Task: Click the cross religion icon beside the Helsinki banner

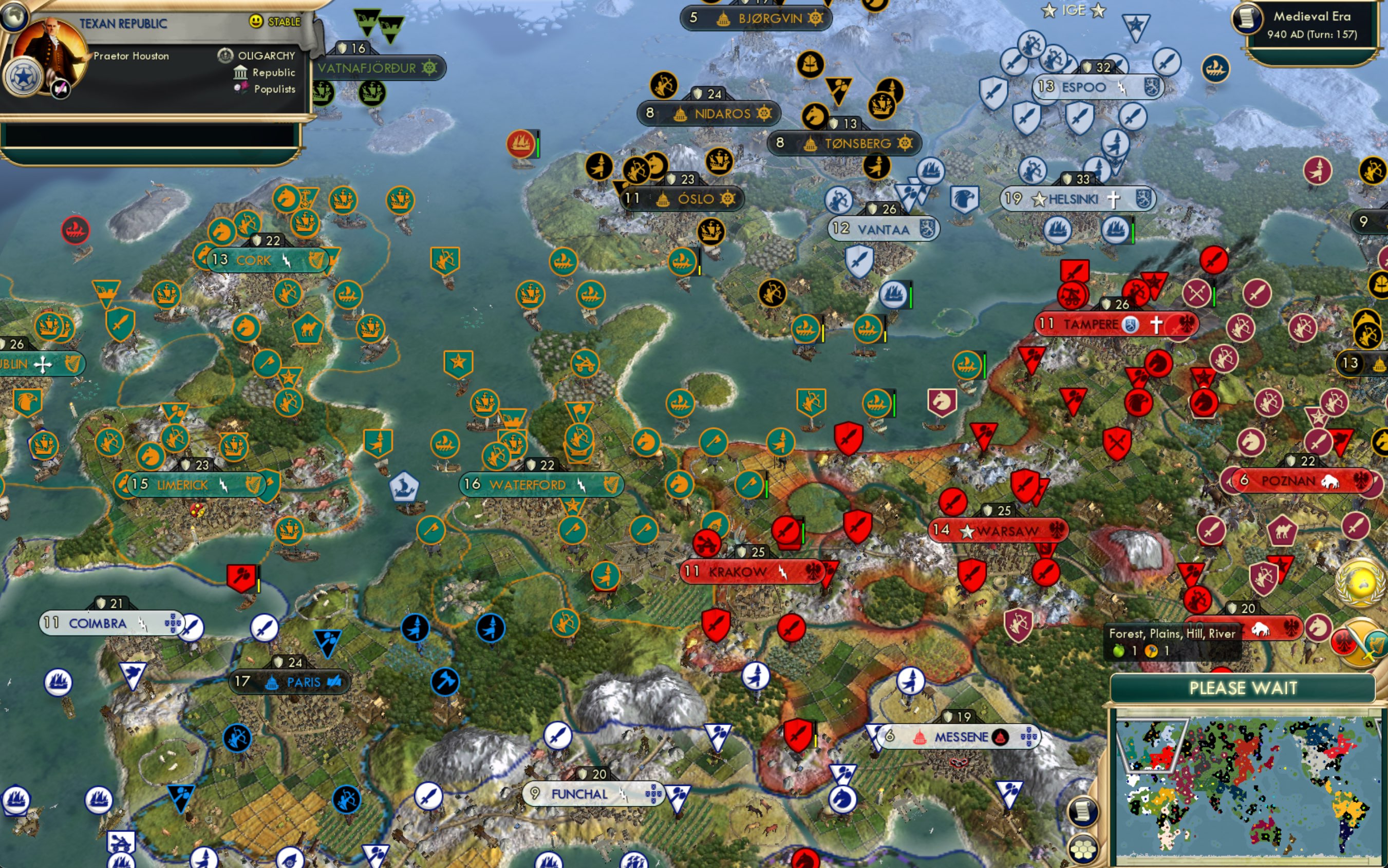Action: point(1113,199)
